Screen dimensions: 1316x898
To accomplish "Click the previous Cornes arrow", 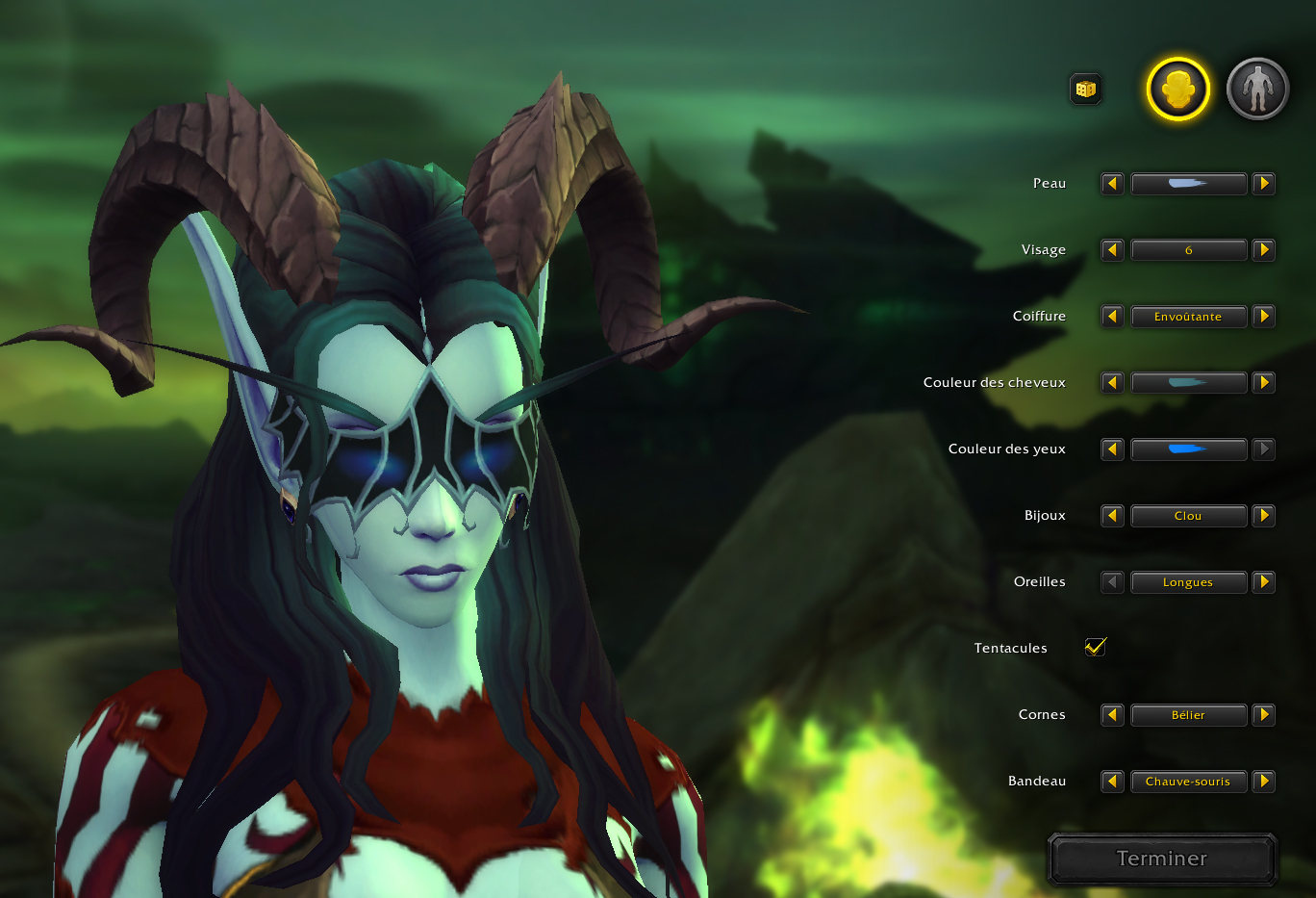I will tap(1112, 714).
